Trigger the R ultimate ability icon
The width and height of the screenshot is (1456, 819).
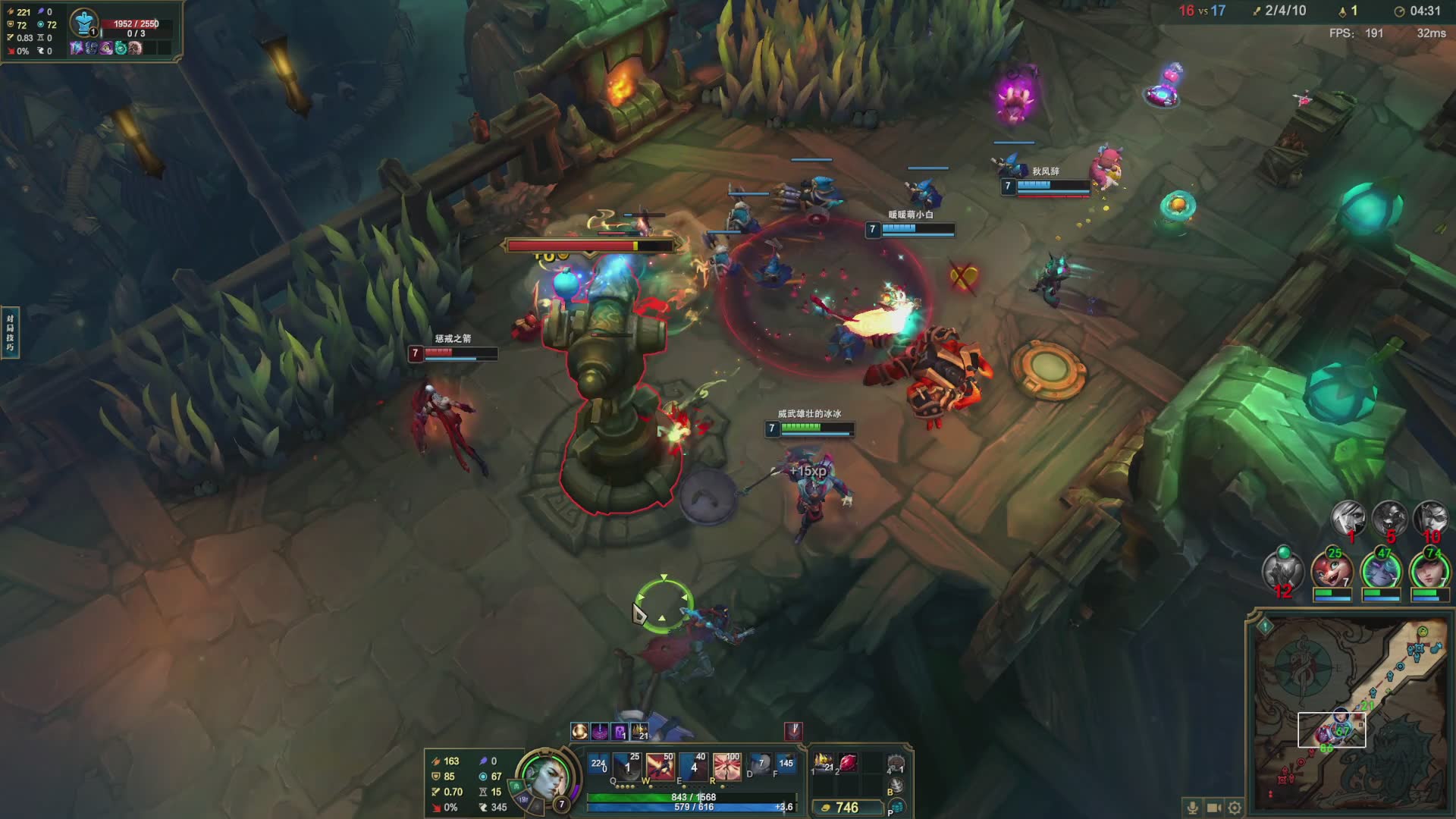point(726,767)
